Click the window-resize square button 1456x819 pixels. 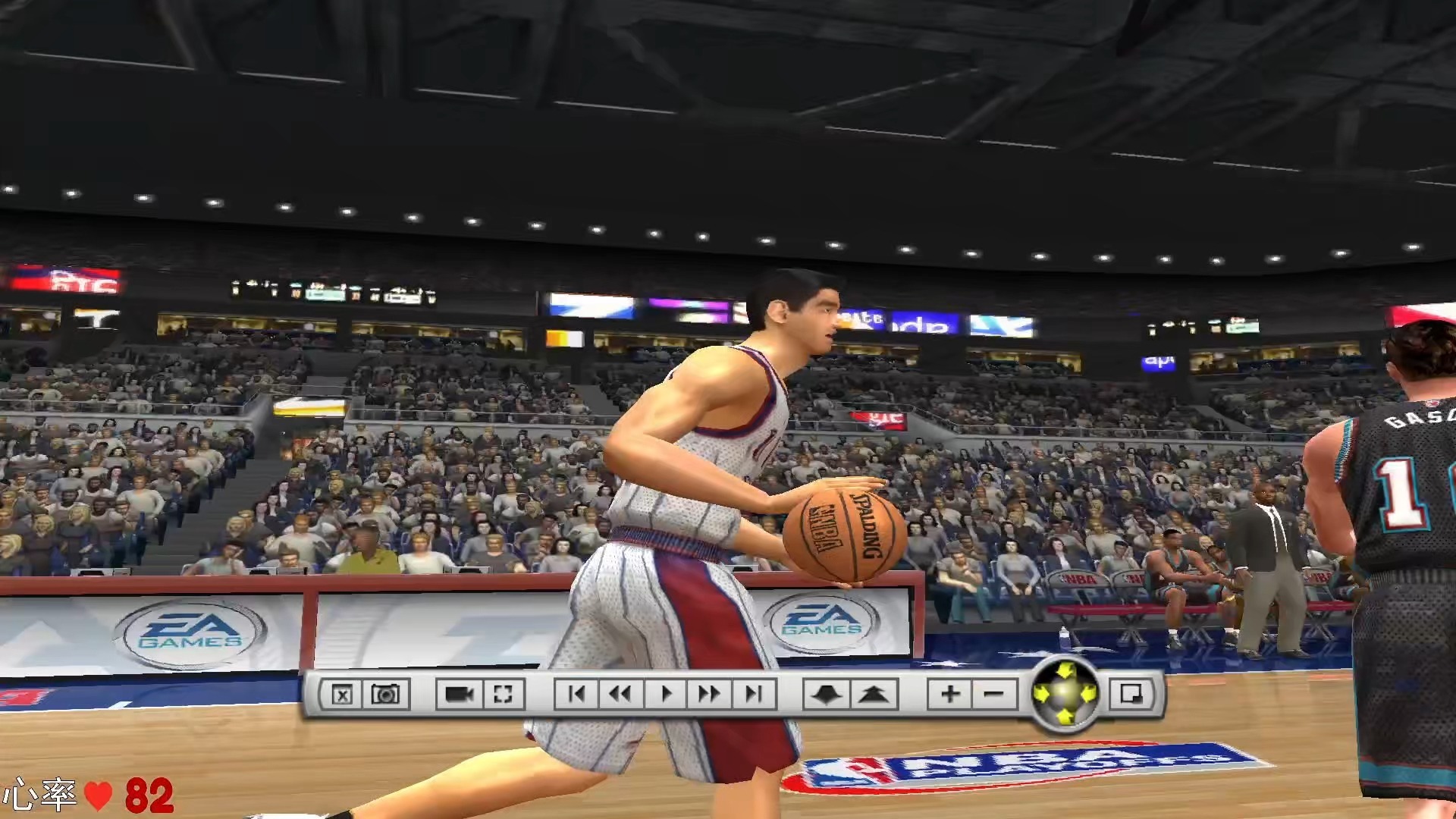(x=1131, y=695)
